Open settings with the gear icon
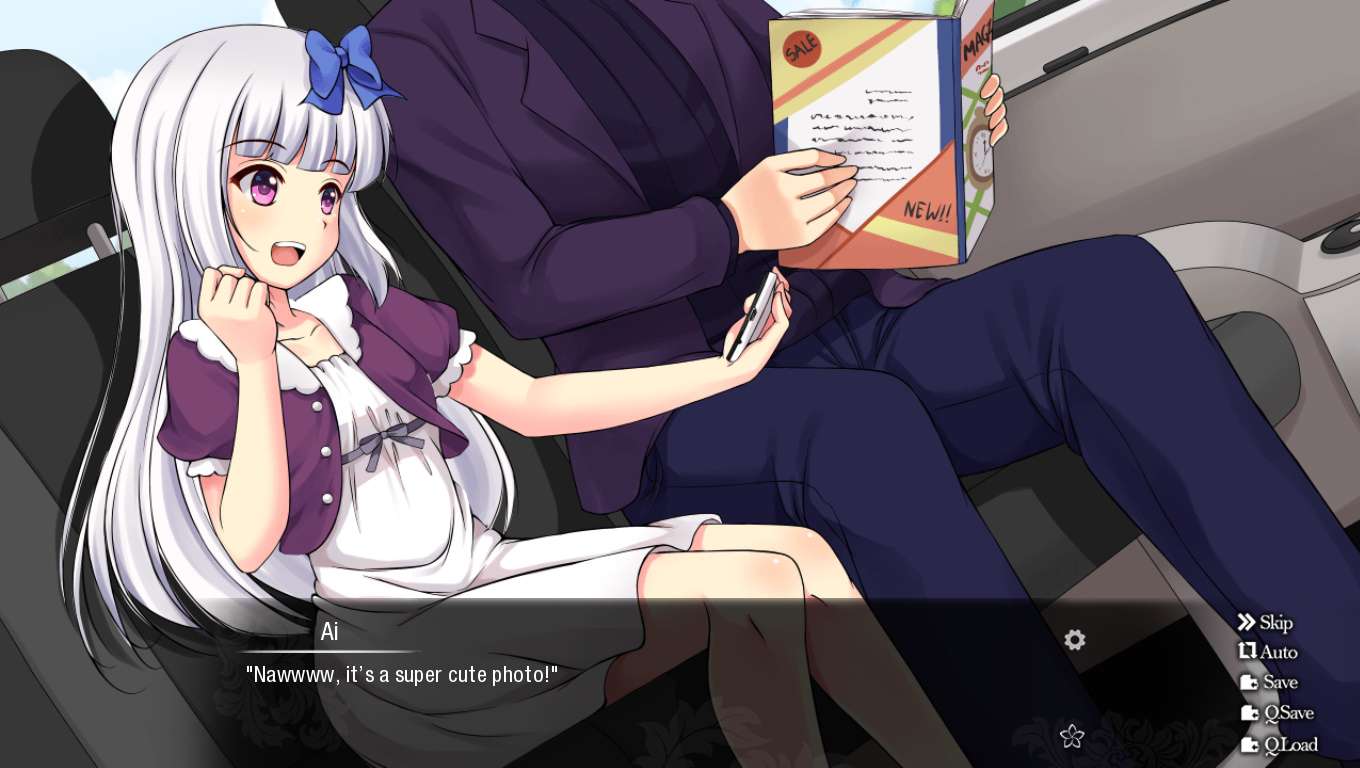Viewport: 1360px width, 768px height. coord(1075,640)
